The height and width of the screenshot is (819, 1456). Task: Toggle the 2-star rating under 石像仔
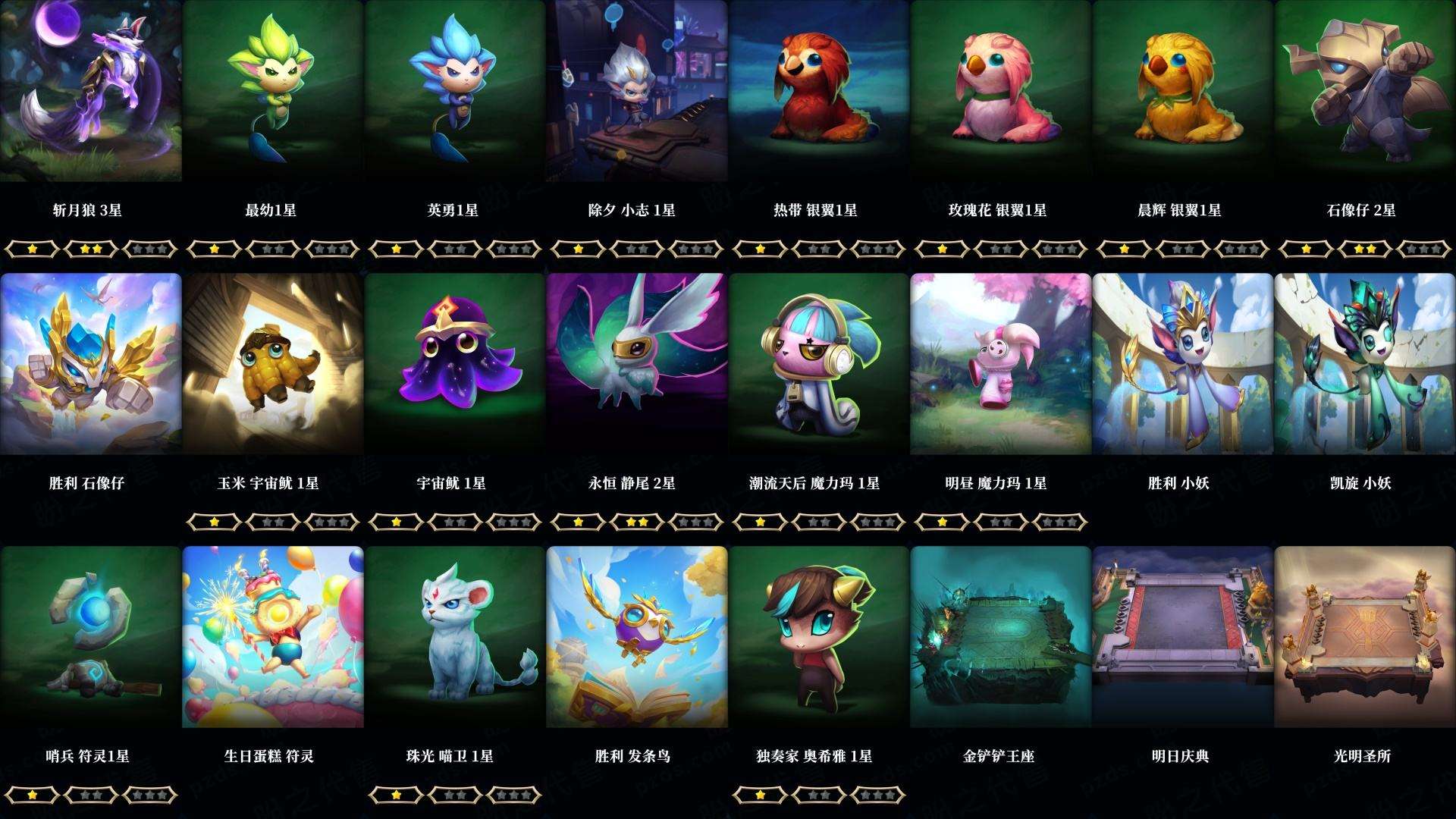[1366, 247]
